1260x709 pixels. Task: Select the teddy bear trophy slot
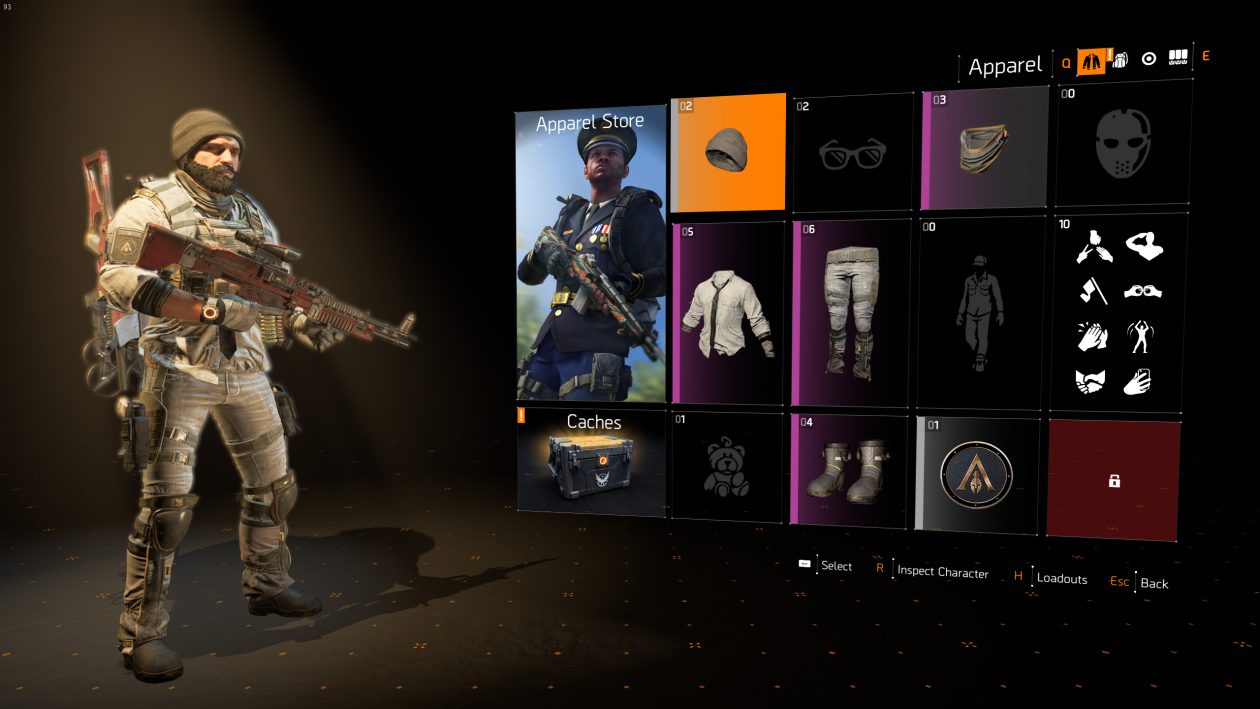727,466
